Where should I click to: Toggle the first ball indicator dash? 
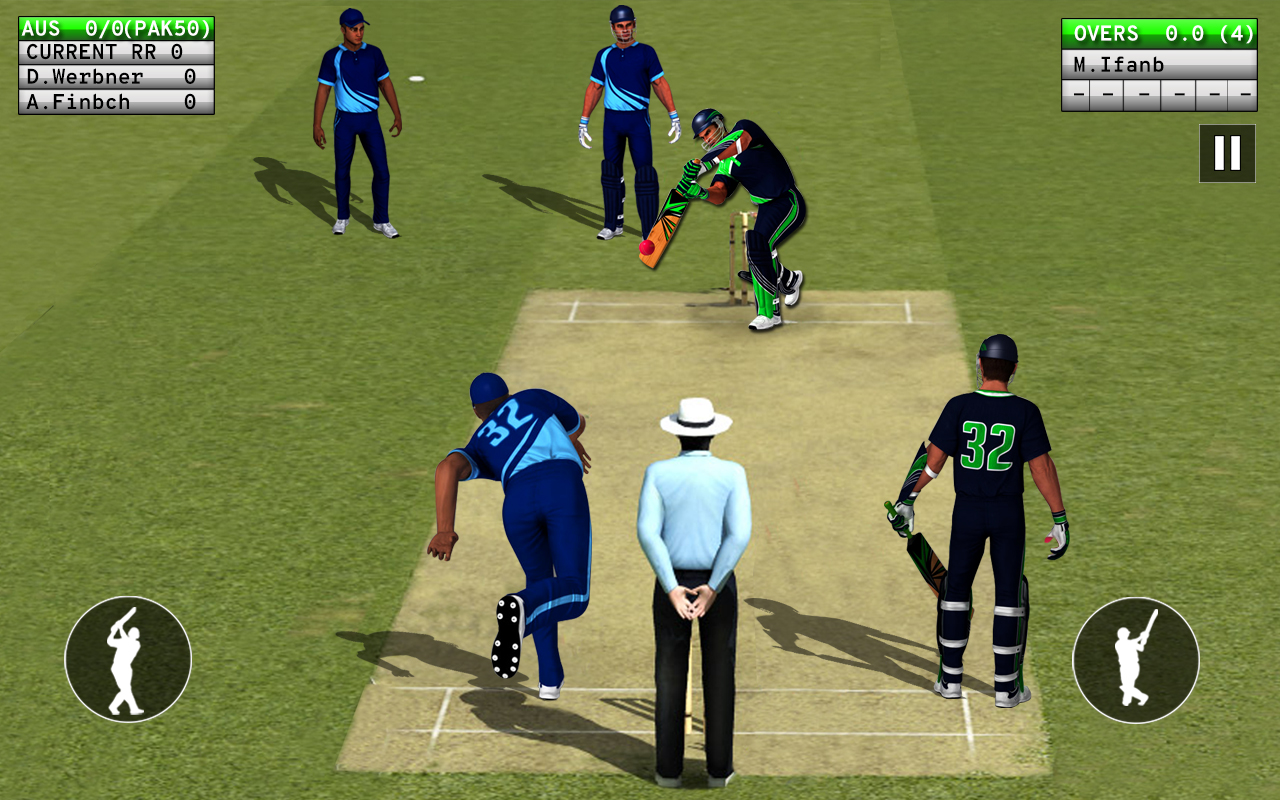tap(1077, 95)
